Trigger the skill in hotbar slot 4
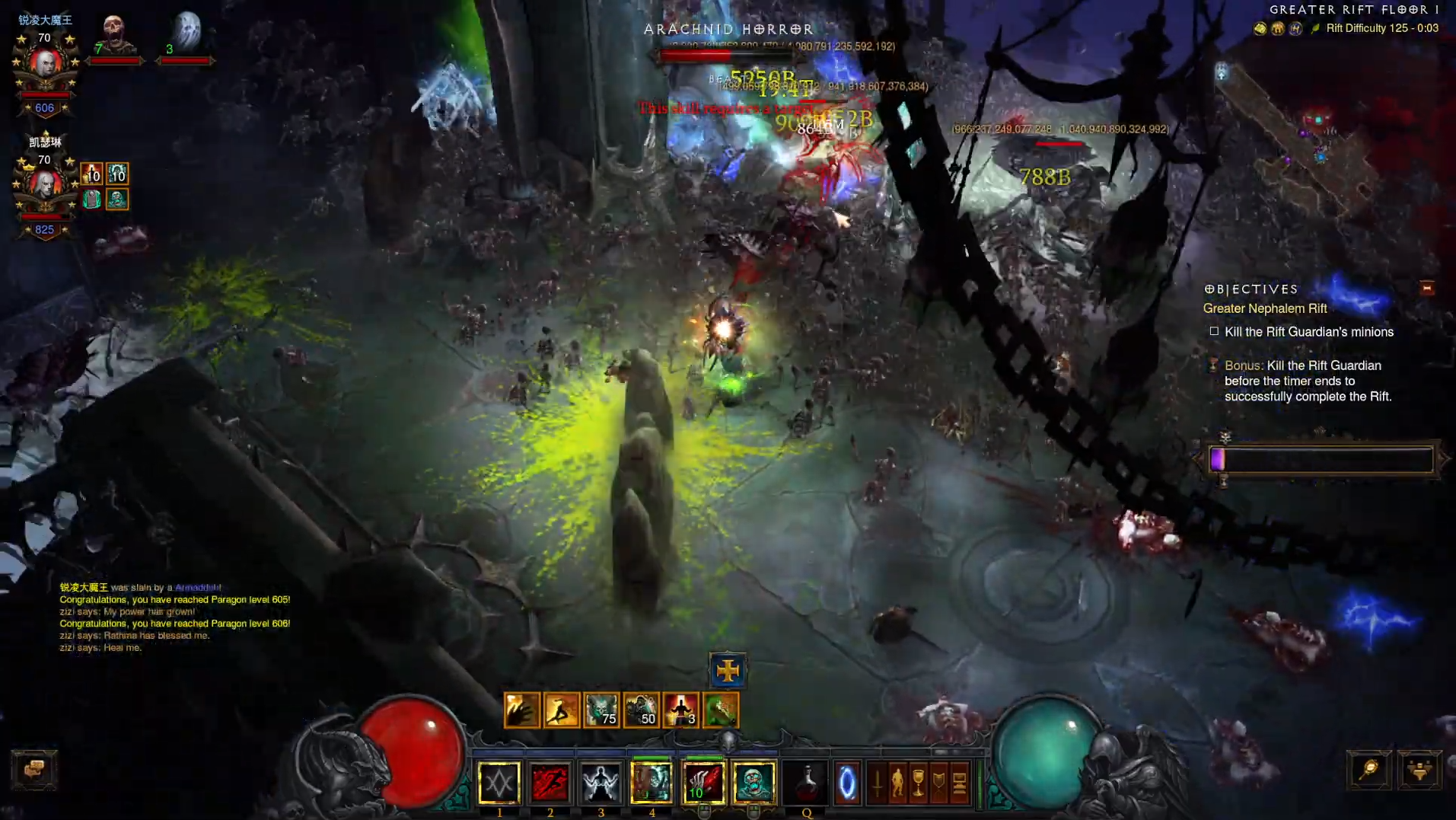This screenshot has width=1456, height=820. coord(652,783)
